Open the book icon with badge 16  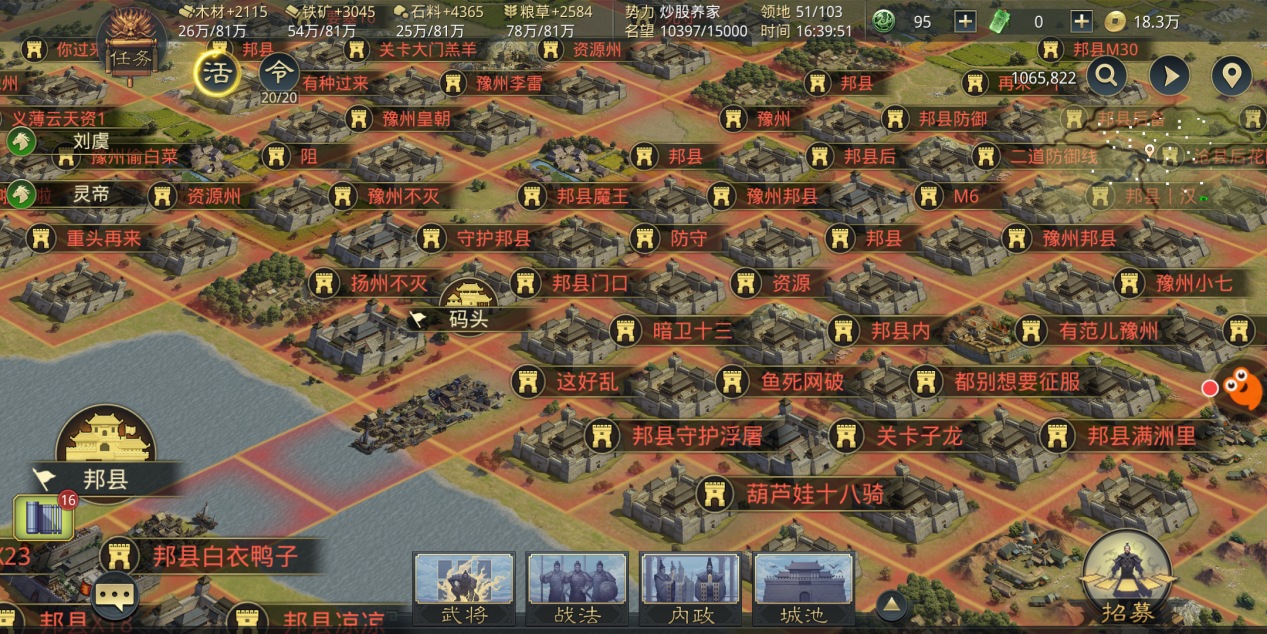pyautogui.click(x=43, y=517)
